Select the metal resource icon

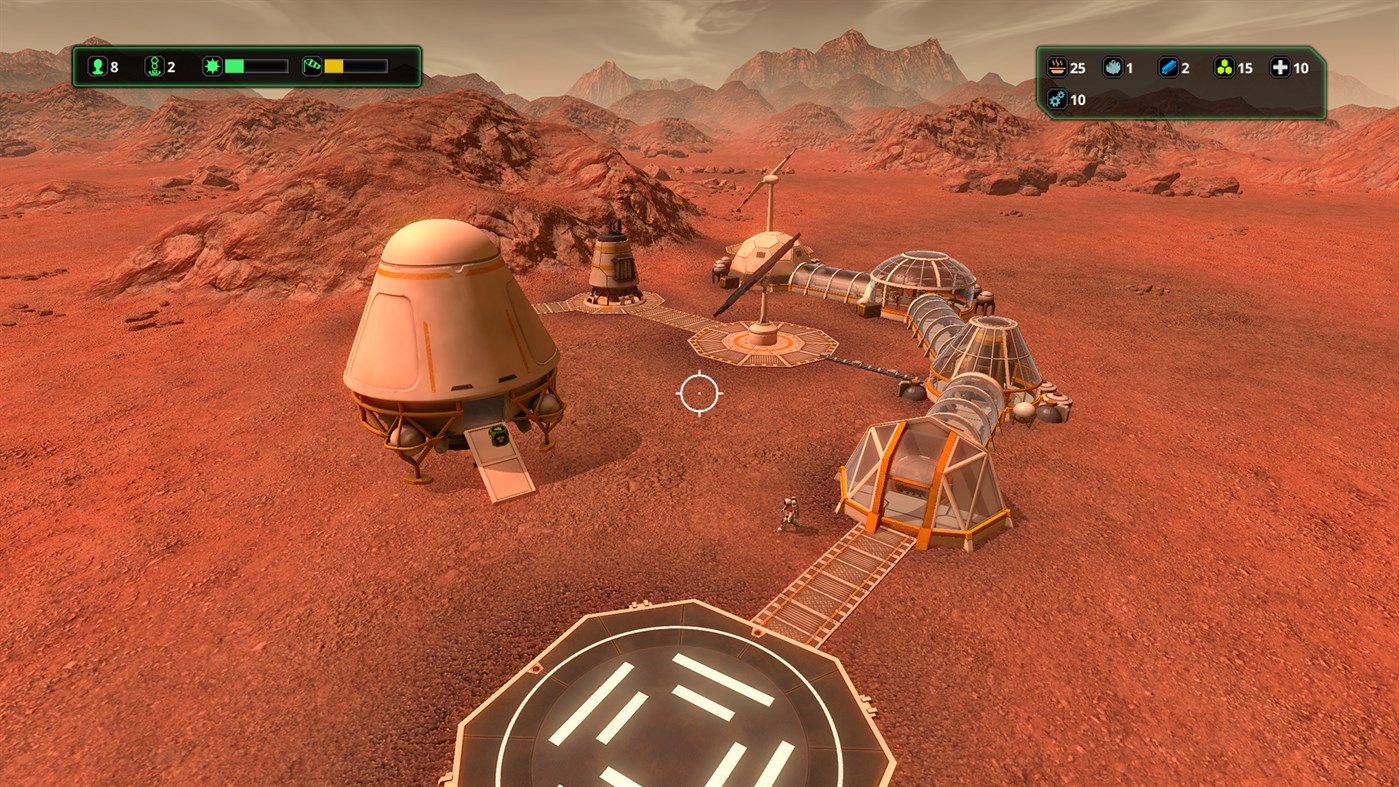1167,68
